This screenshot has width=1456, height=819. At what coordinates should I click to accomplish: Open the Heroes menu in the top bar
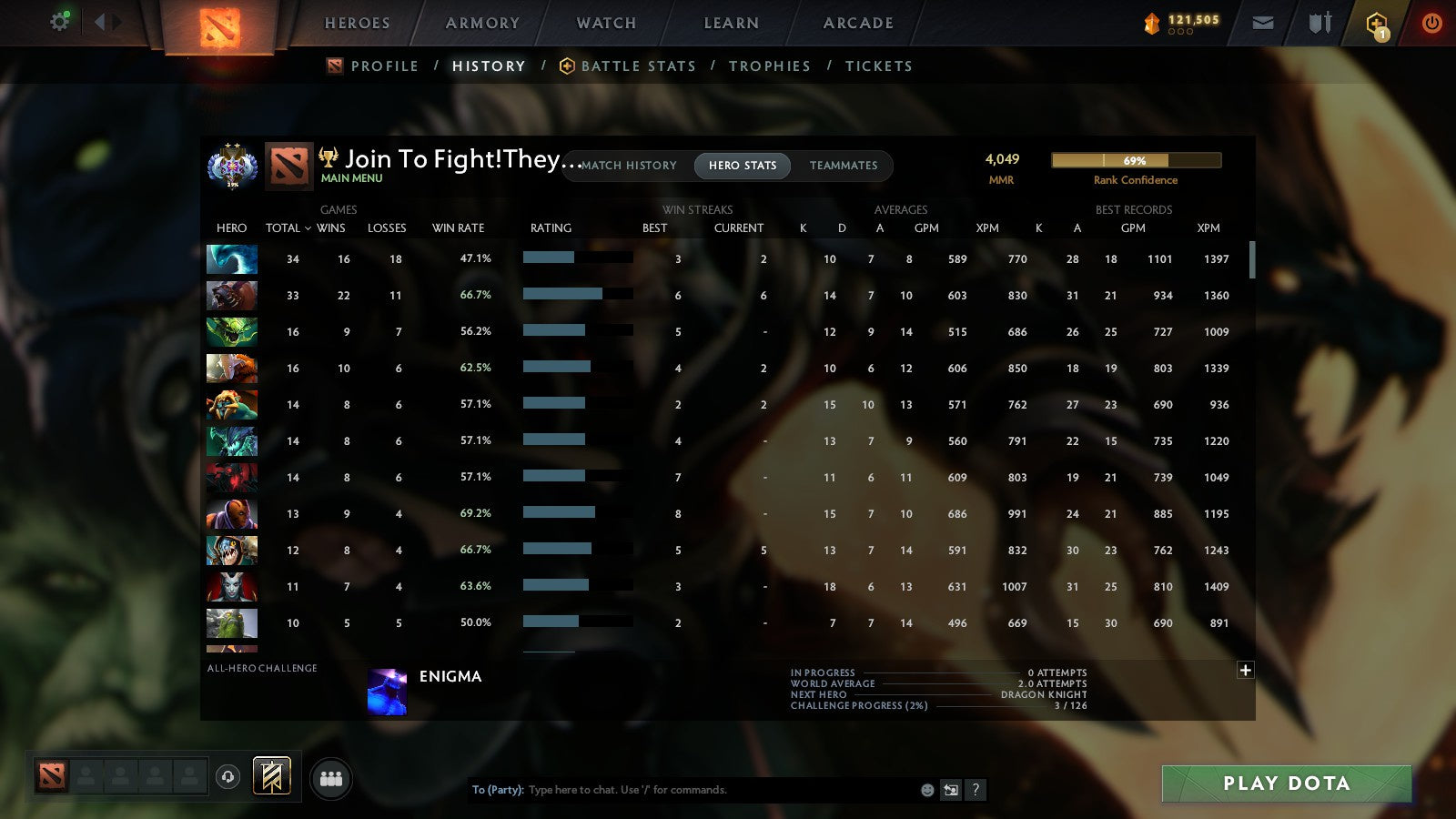click(x=357, y=23)
